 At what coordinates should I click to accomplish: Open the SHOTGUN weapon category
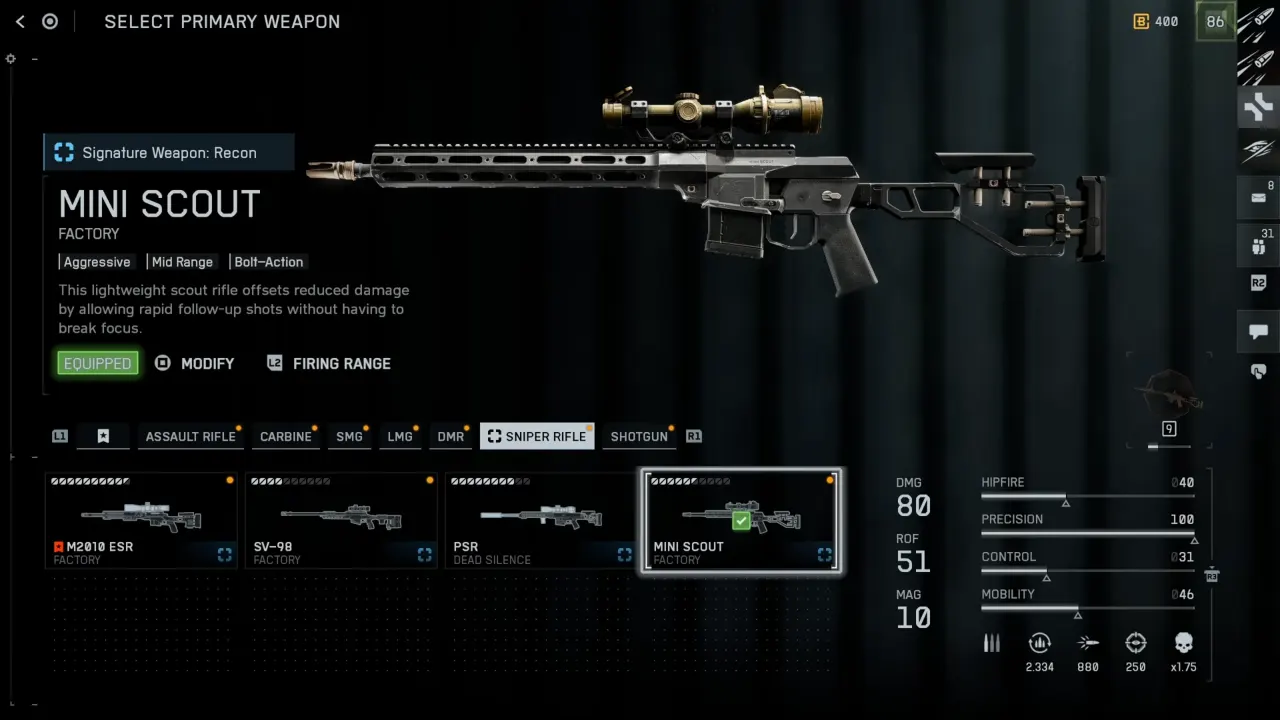[x=639, y=436]
